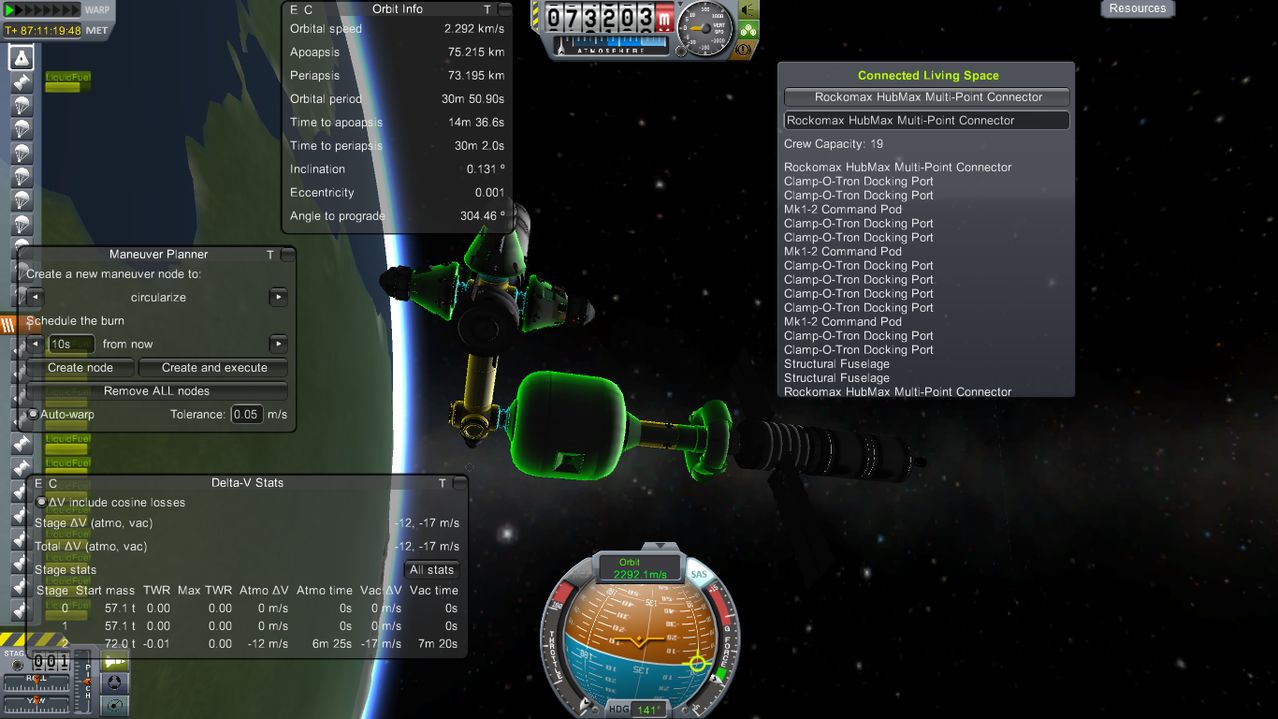
Task: Click 'Create node' in Maneuver Planner
Action: pos(81,368)
